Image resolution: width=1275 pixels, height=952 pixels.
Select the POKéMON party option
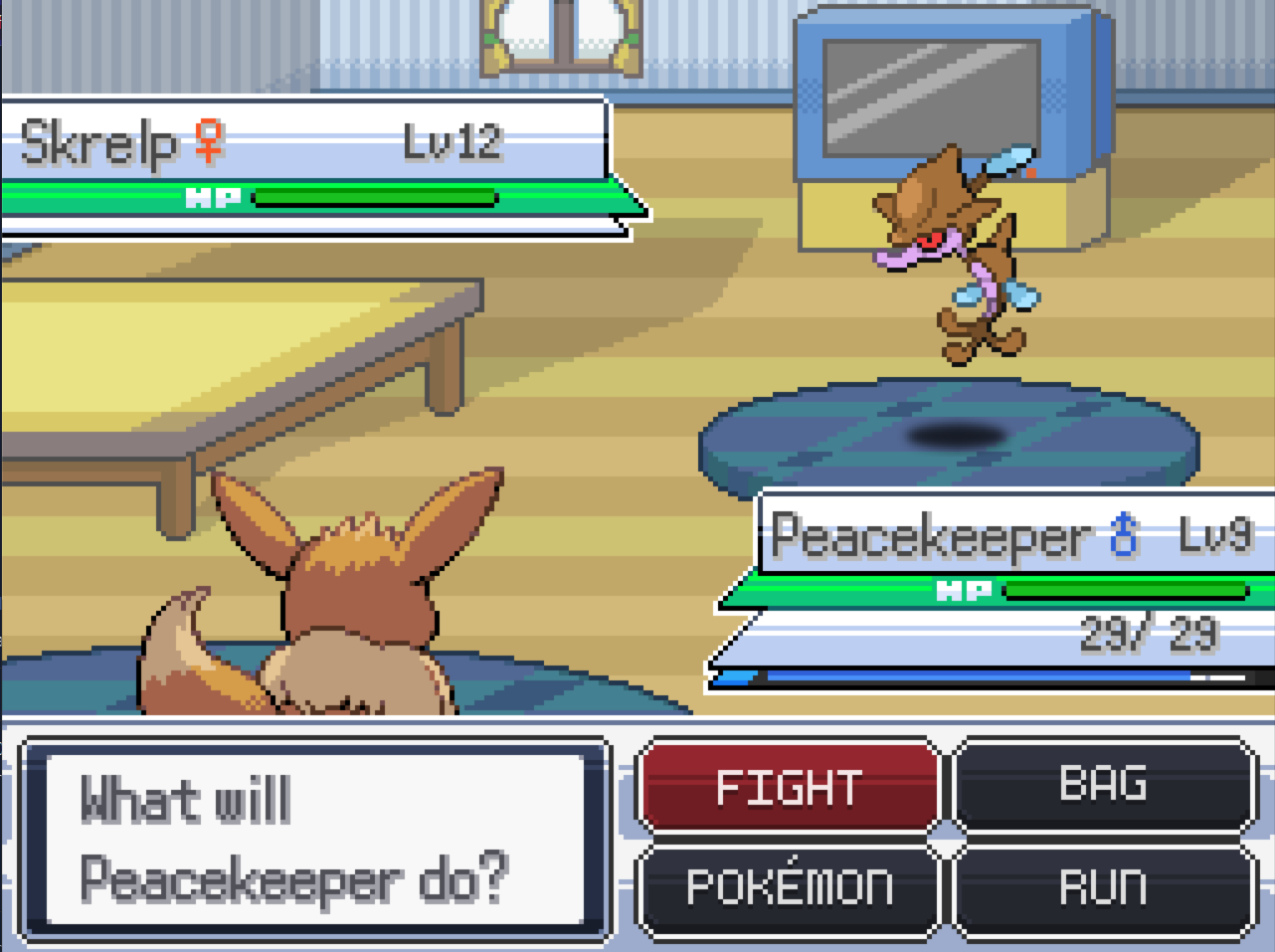788,888
